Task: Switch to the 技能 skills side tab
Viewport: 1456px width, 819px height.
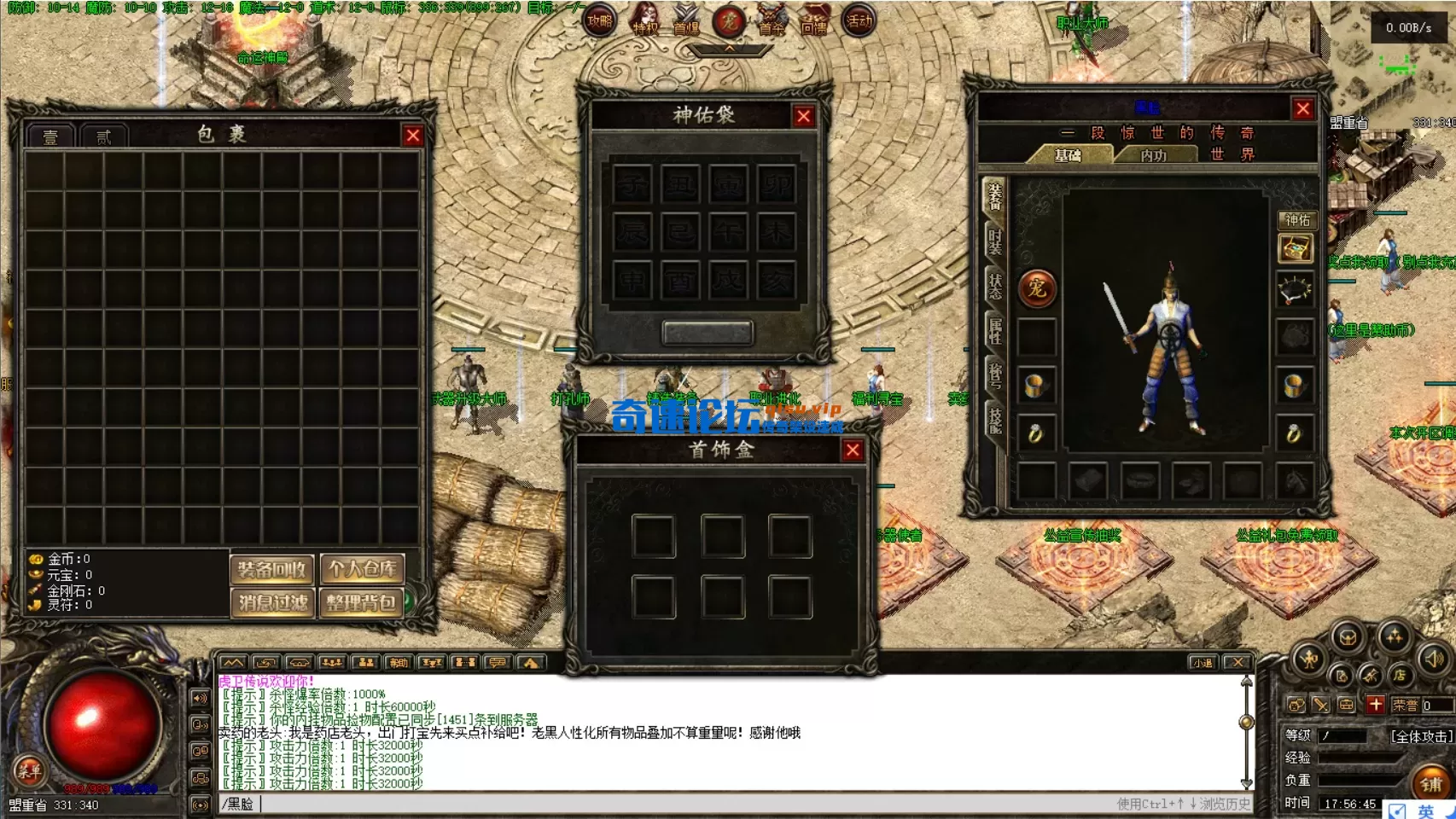Action: 995,420
